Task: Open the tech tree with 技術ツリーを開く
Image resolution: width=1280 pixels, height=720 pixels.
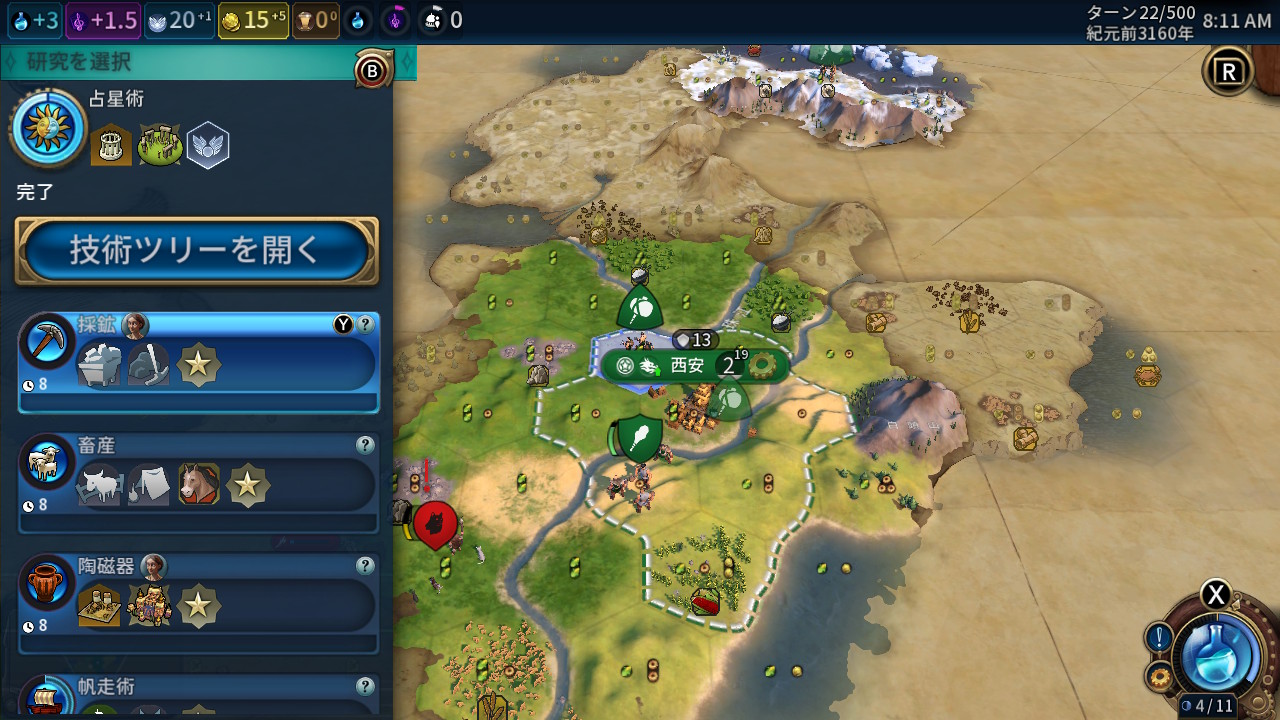Action: 196,250
